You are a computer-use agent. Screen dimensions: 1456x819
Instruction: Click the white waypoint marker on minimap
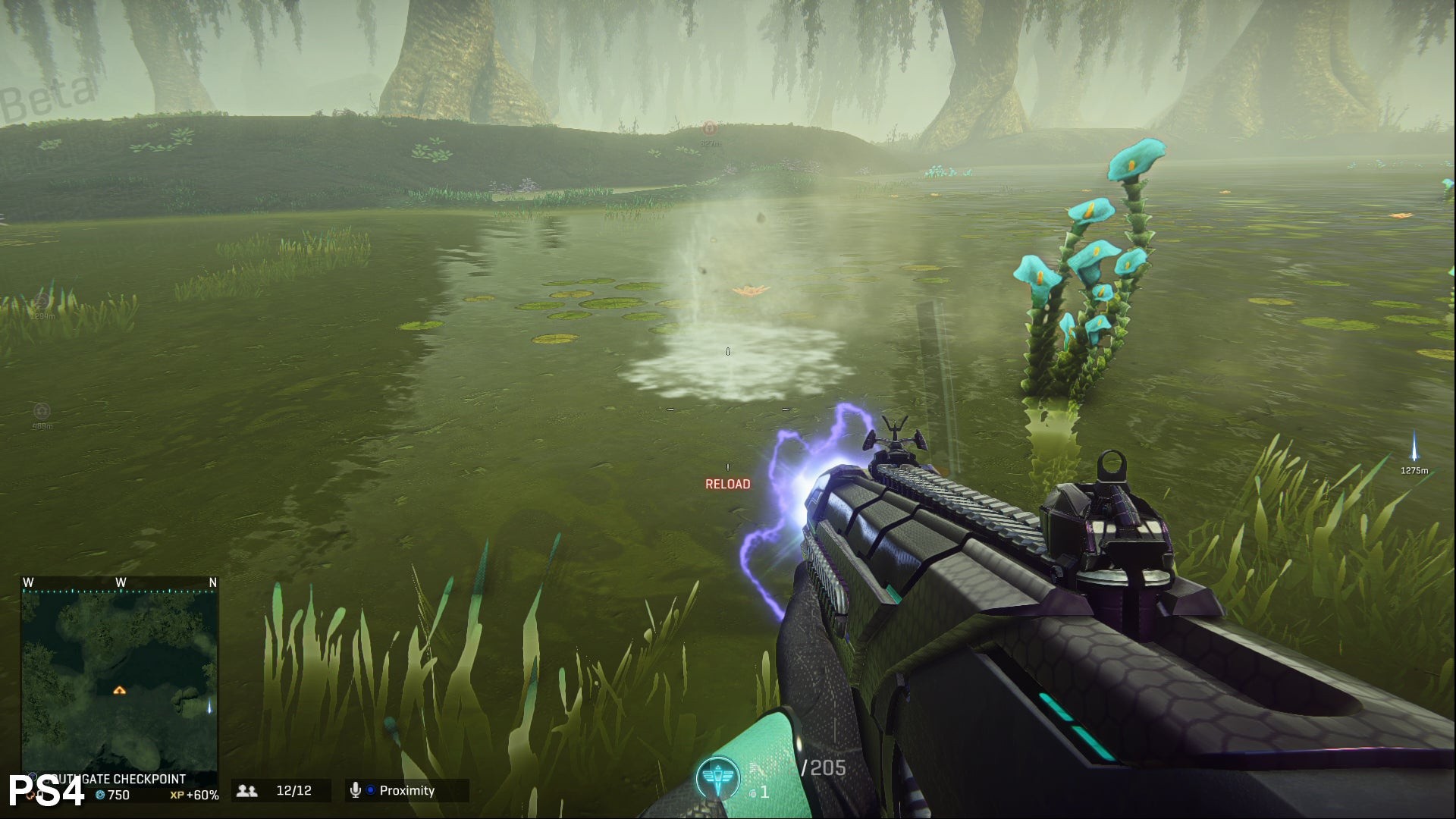tap(210, 707)
